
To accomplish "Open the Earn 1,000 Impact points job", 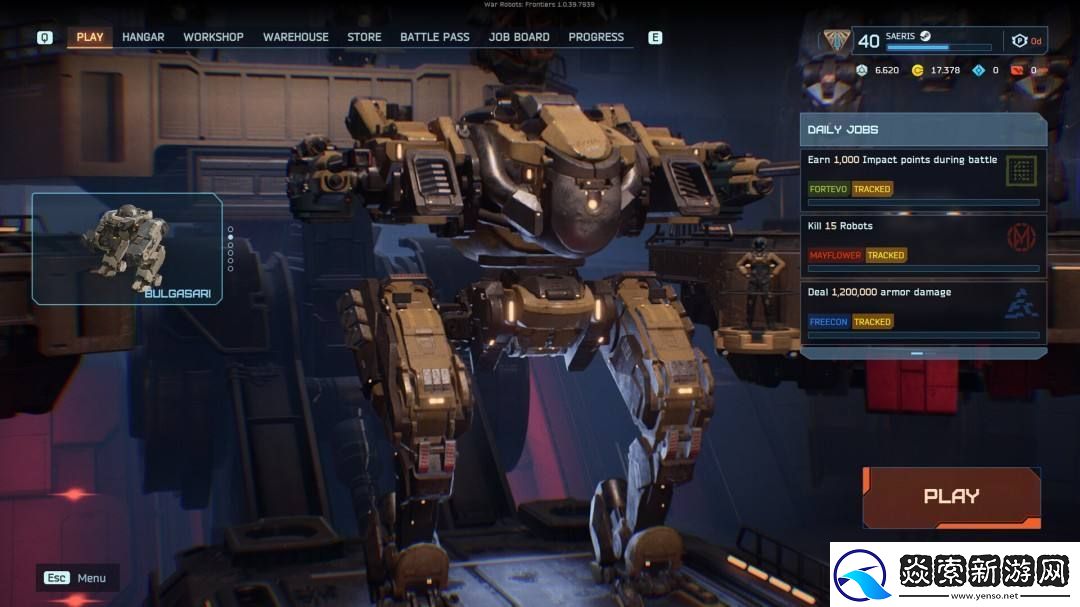I will click(x=923, y=179).
